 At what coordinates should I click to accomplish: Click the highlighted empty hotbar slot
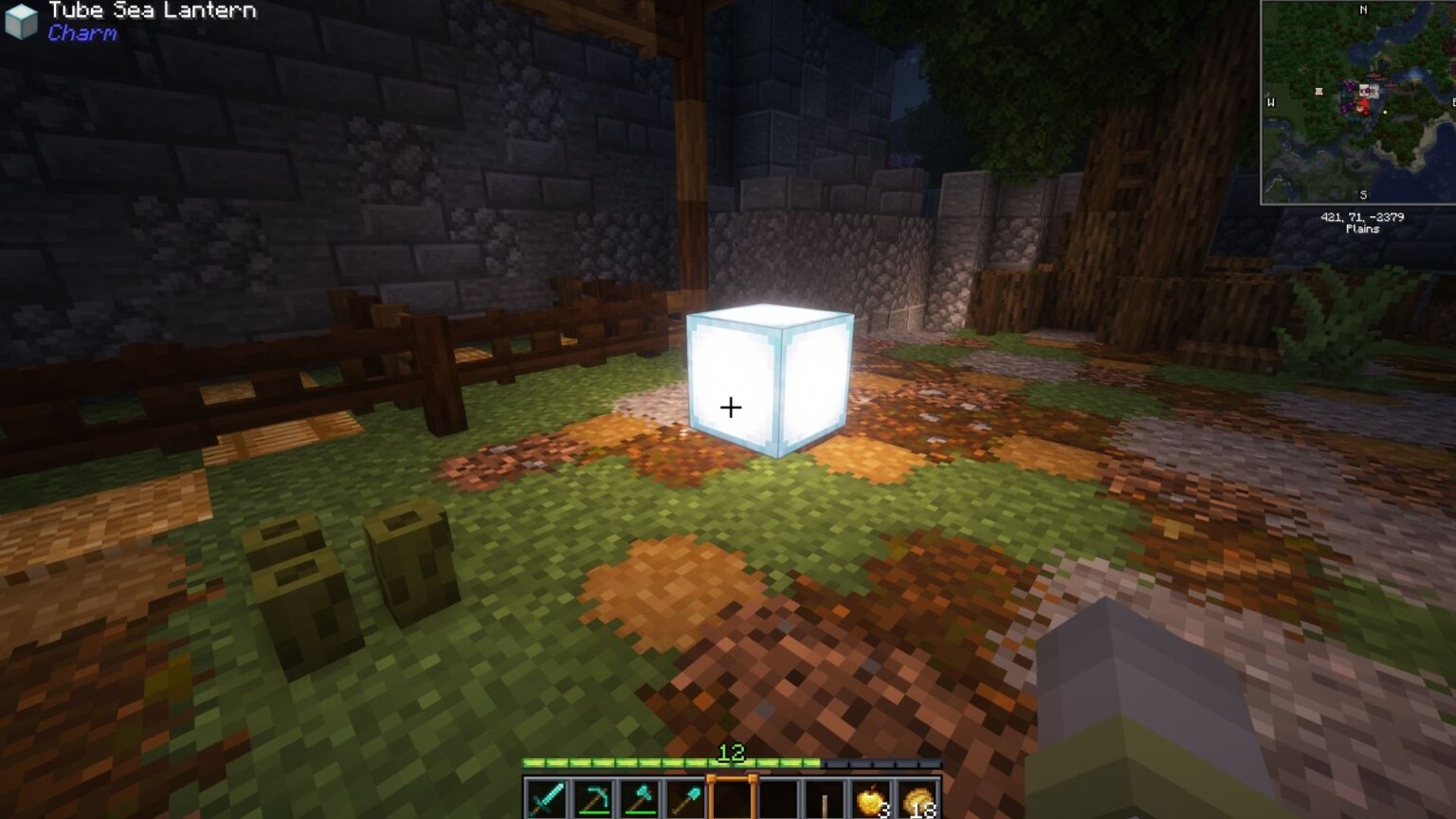click(733, 797)
